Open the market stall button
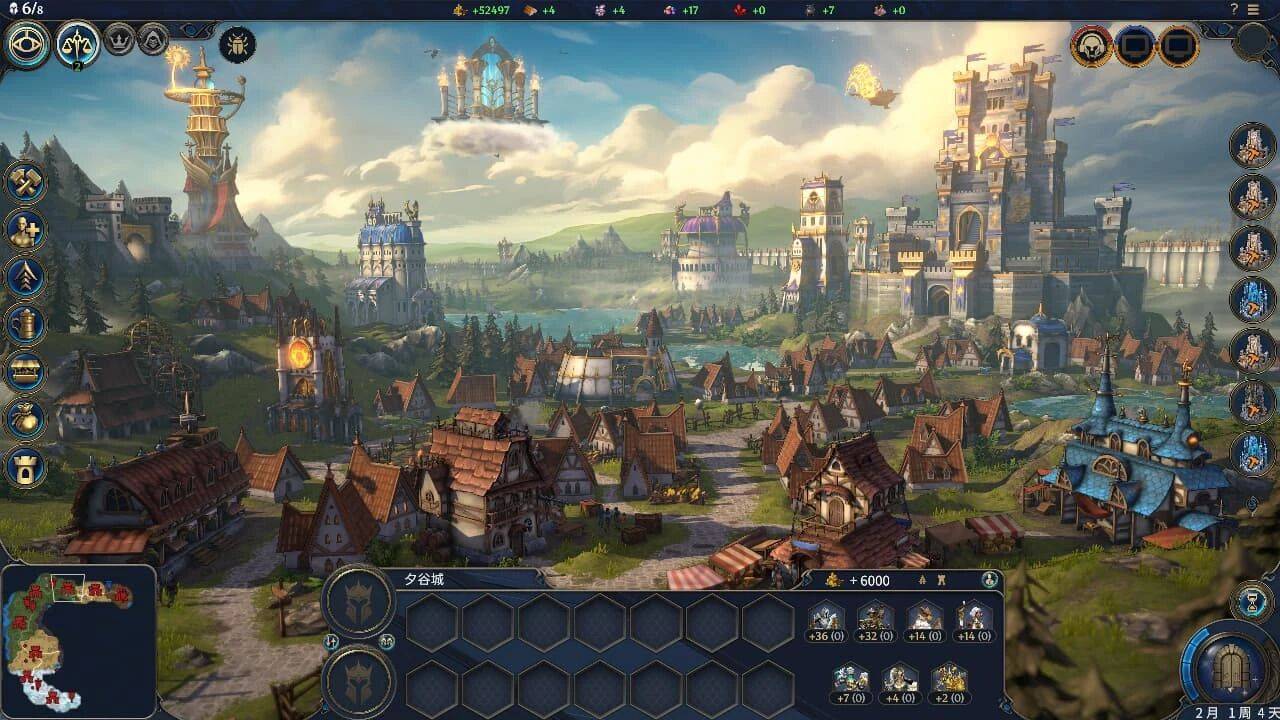 (x=26, y=372)
